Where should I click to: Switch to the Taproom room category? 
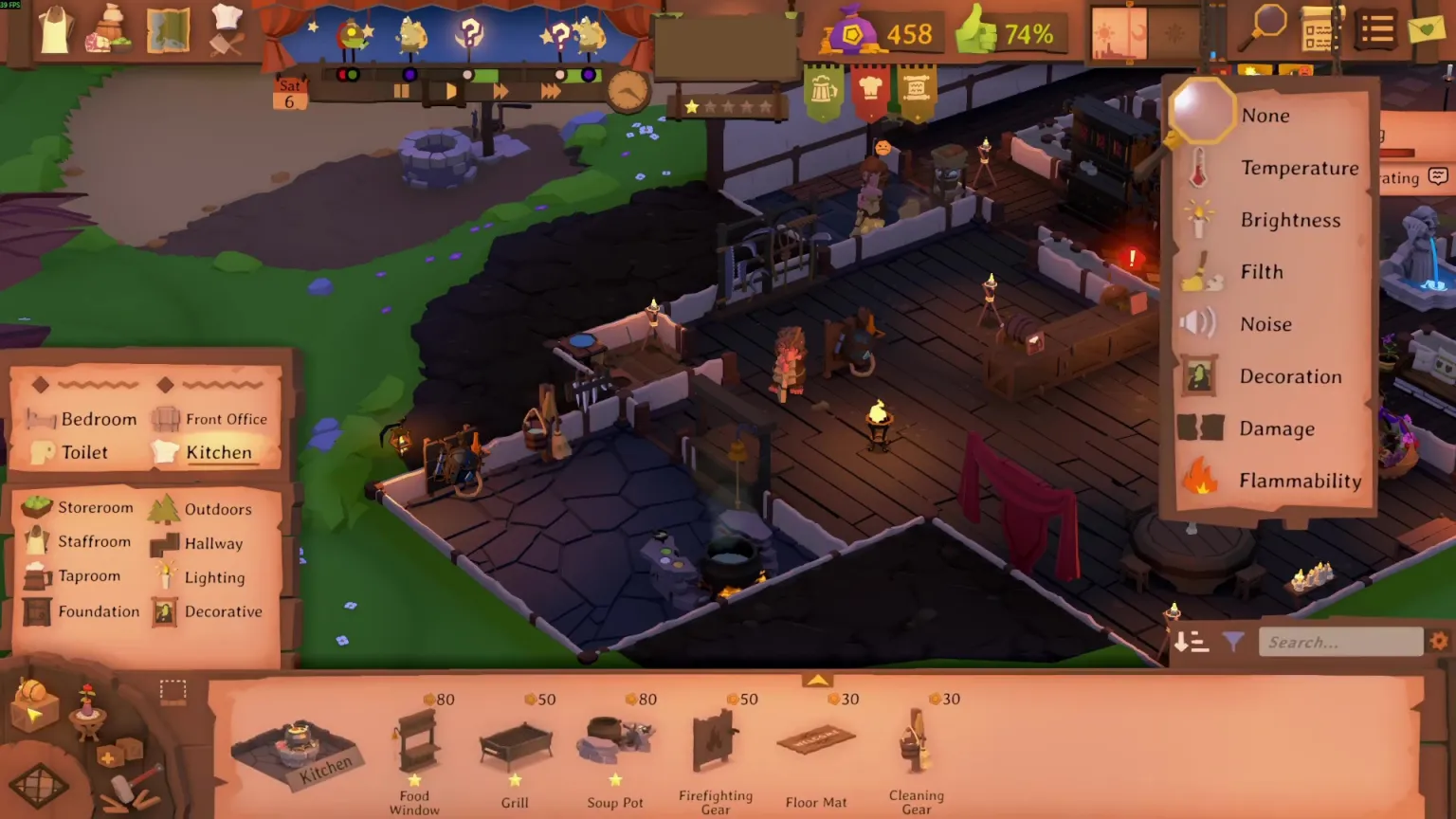(88, 575)
